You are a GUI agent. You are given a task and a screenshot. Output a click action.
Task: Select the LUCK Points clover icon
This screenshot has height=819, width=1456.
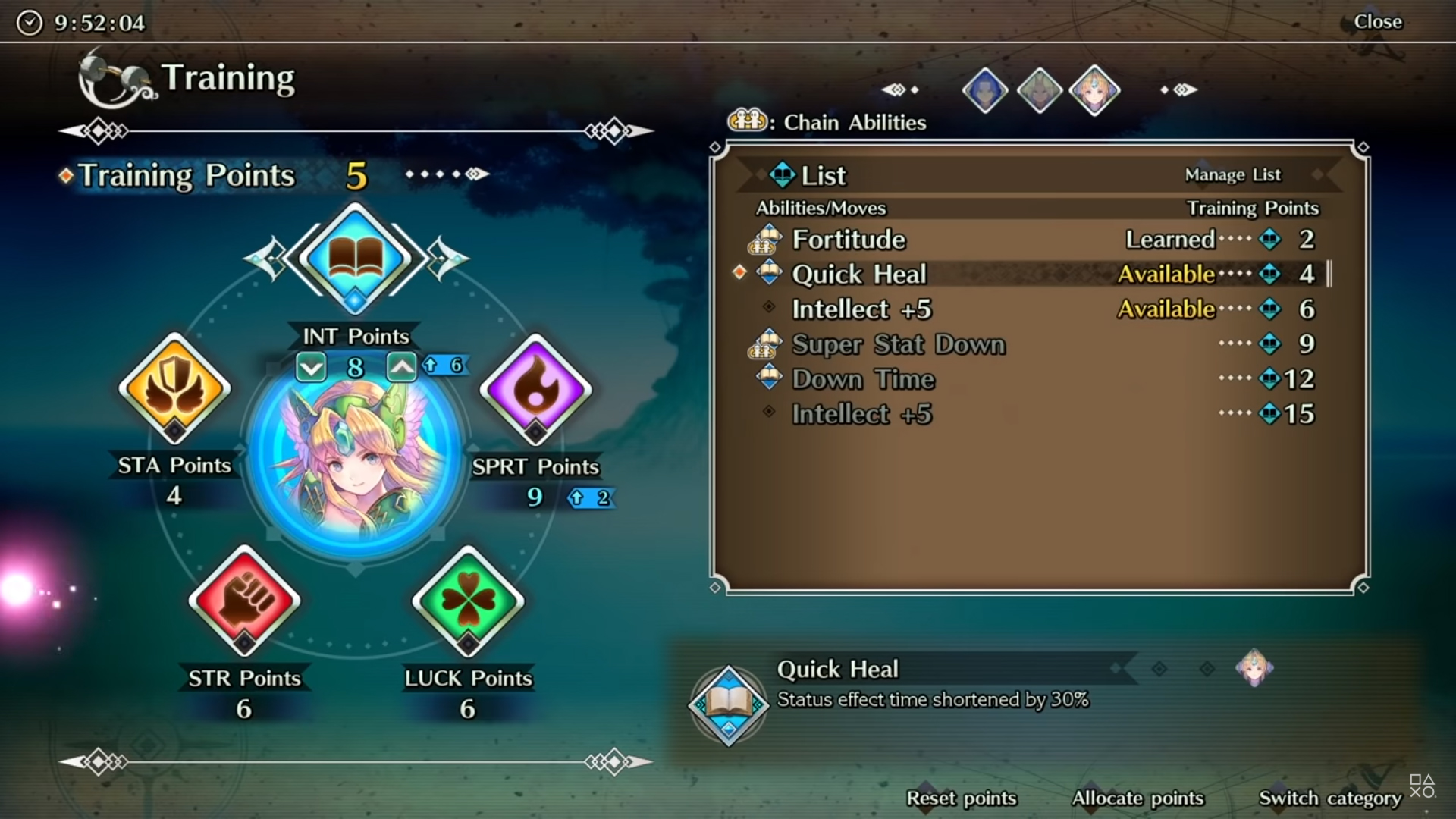click(x=468, y=601)
